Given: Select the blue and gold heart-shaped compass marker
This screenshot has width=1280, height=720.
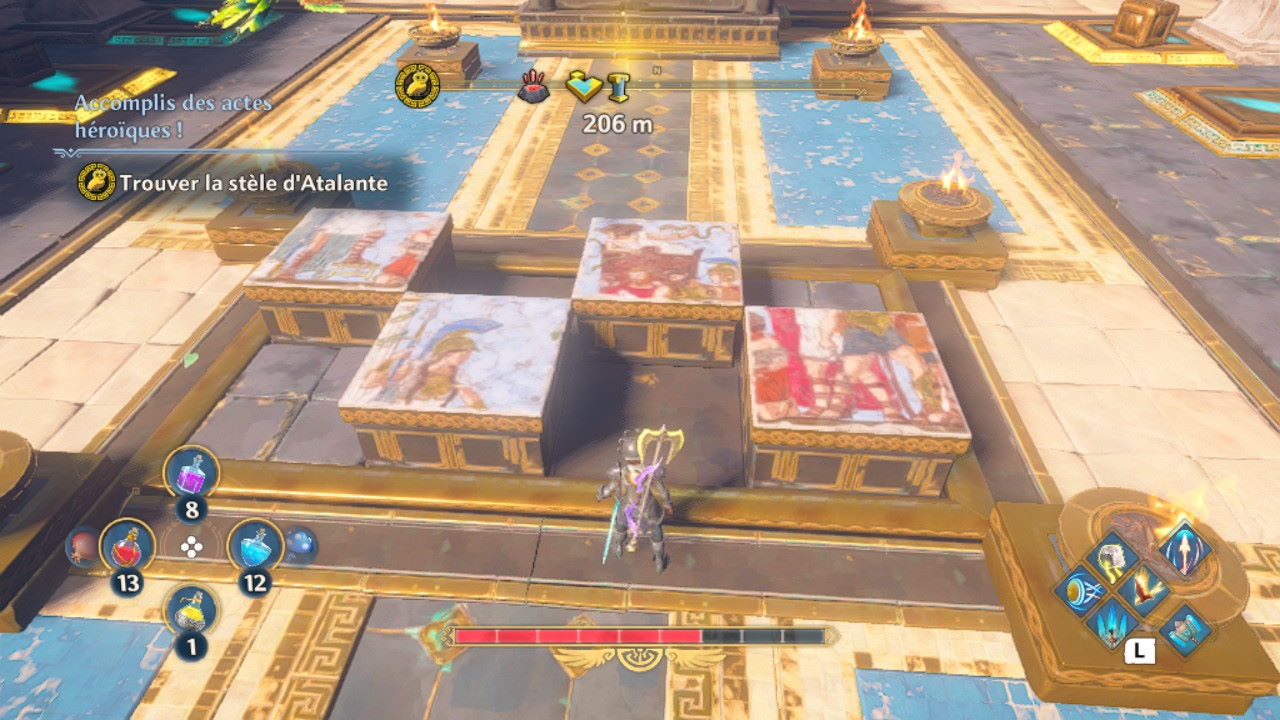Looking at the screenshot, I should pyautogui.click(x=583, y=87).
